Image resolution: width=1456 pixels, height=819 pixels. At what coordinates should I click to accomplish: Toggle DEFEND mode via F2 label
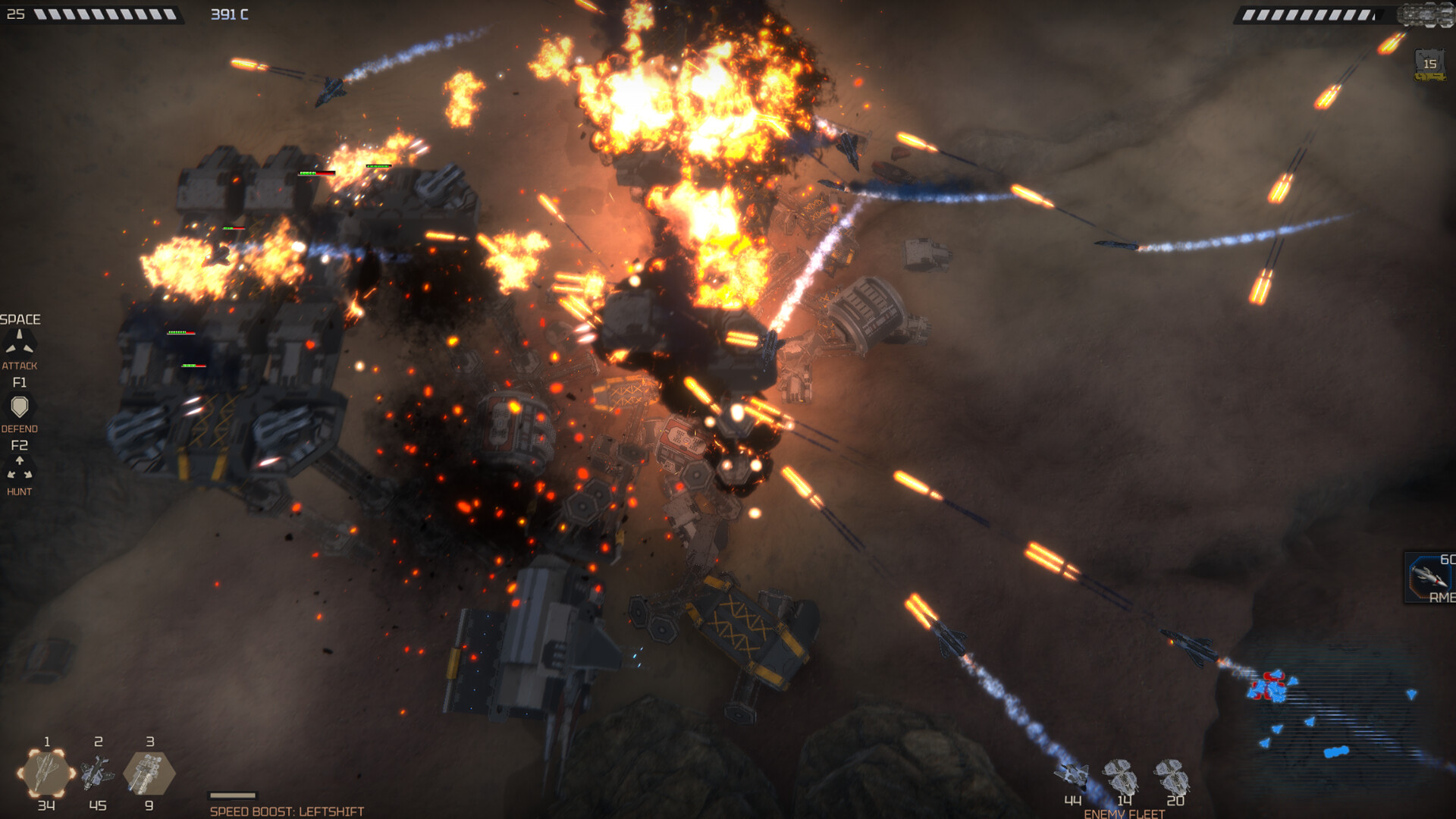20,445
